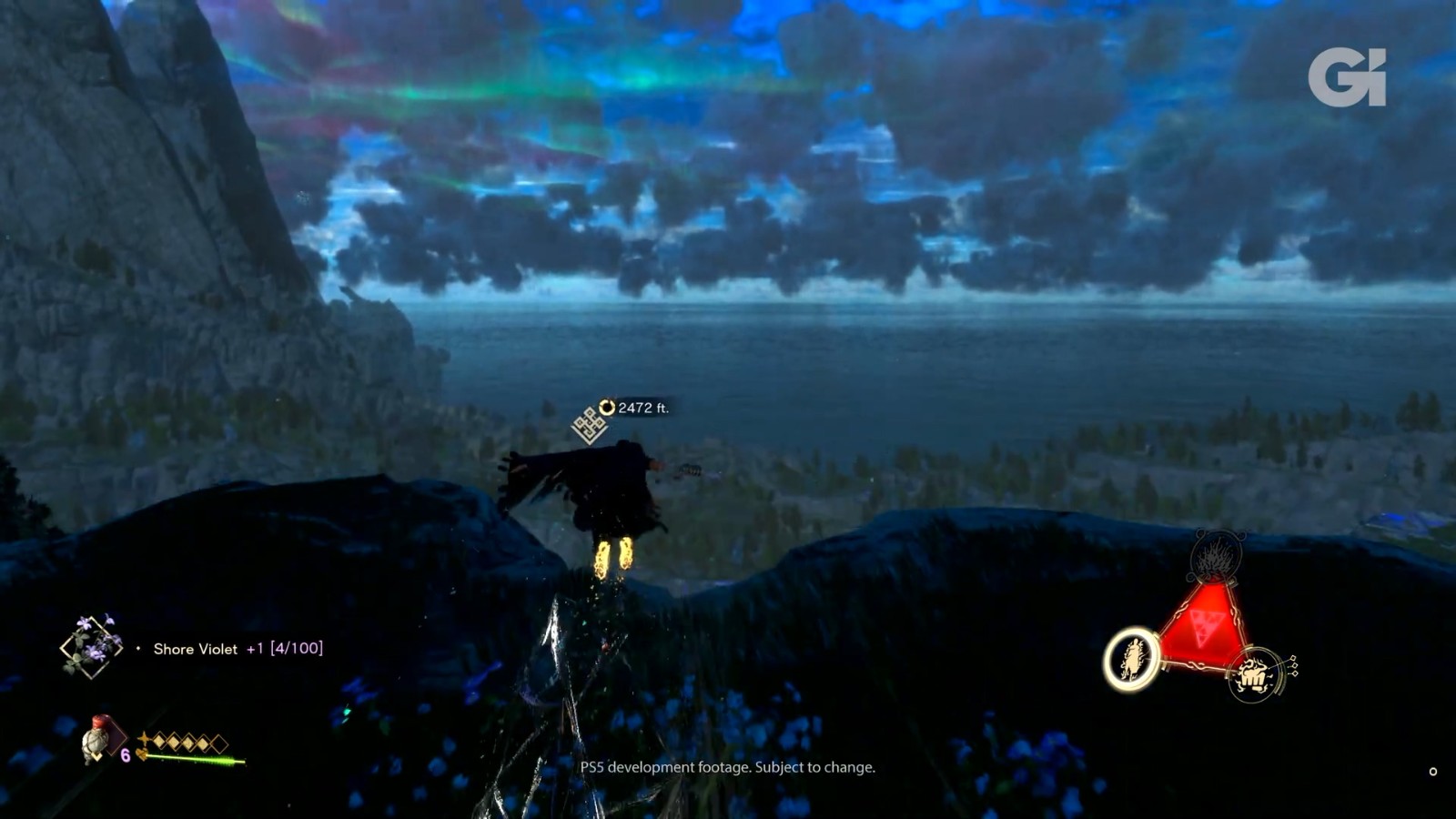Toggle the empty fifth charm slot
1456x819 pixels.
coord(219,743)
